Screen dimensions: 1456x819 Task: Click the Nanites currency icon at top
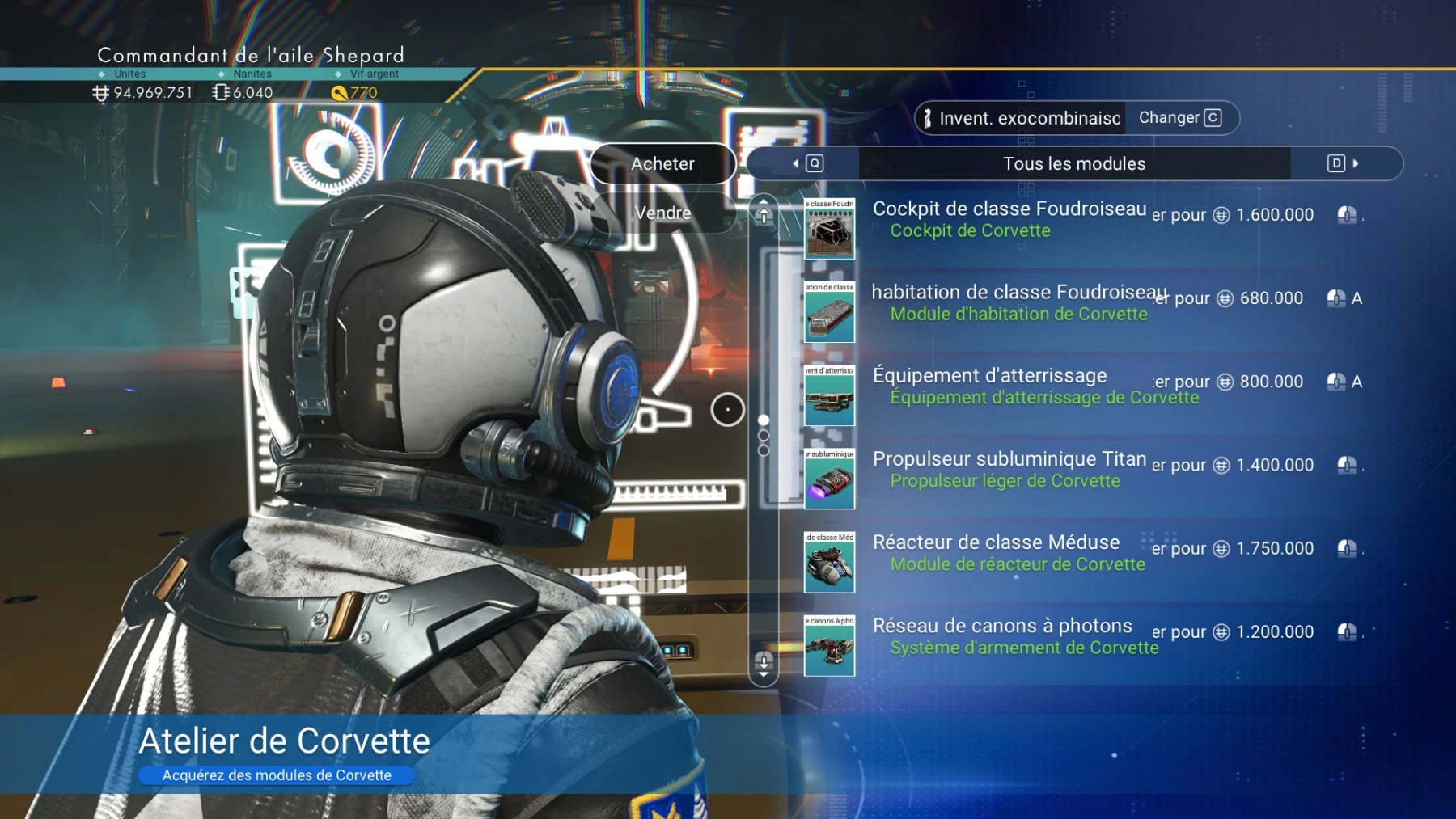coord(218,92)
